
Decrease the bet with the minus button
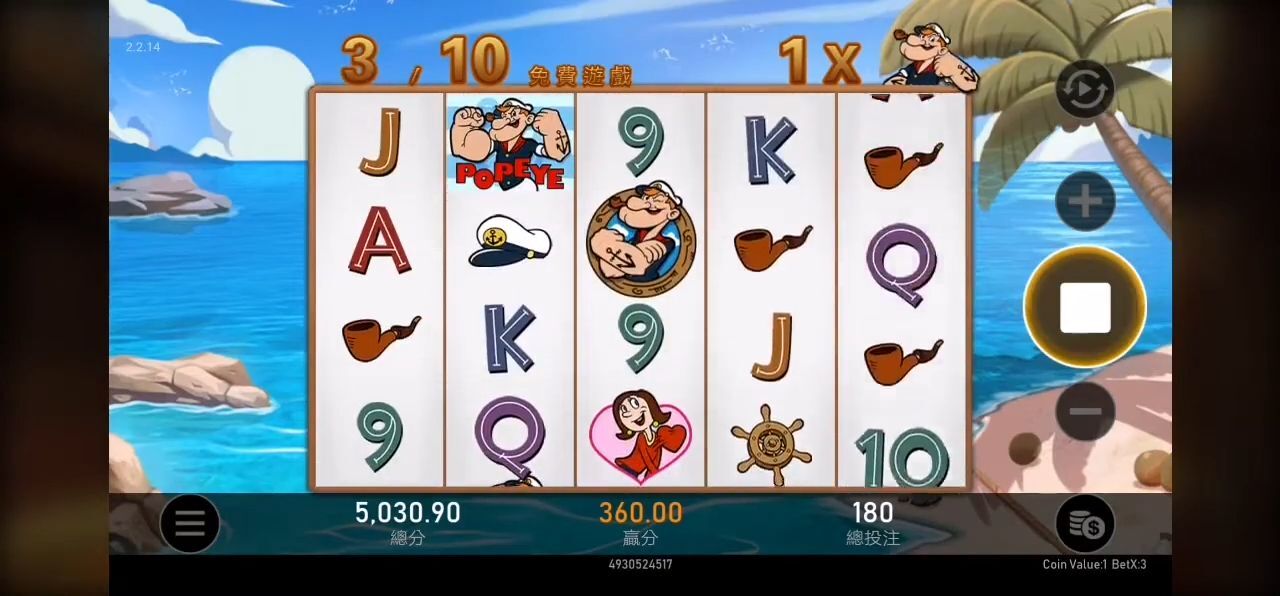click(1085, 411)
